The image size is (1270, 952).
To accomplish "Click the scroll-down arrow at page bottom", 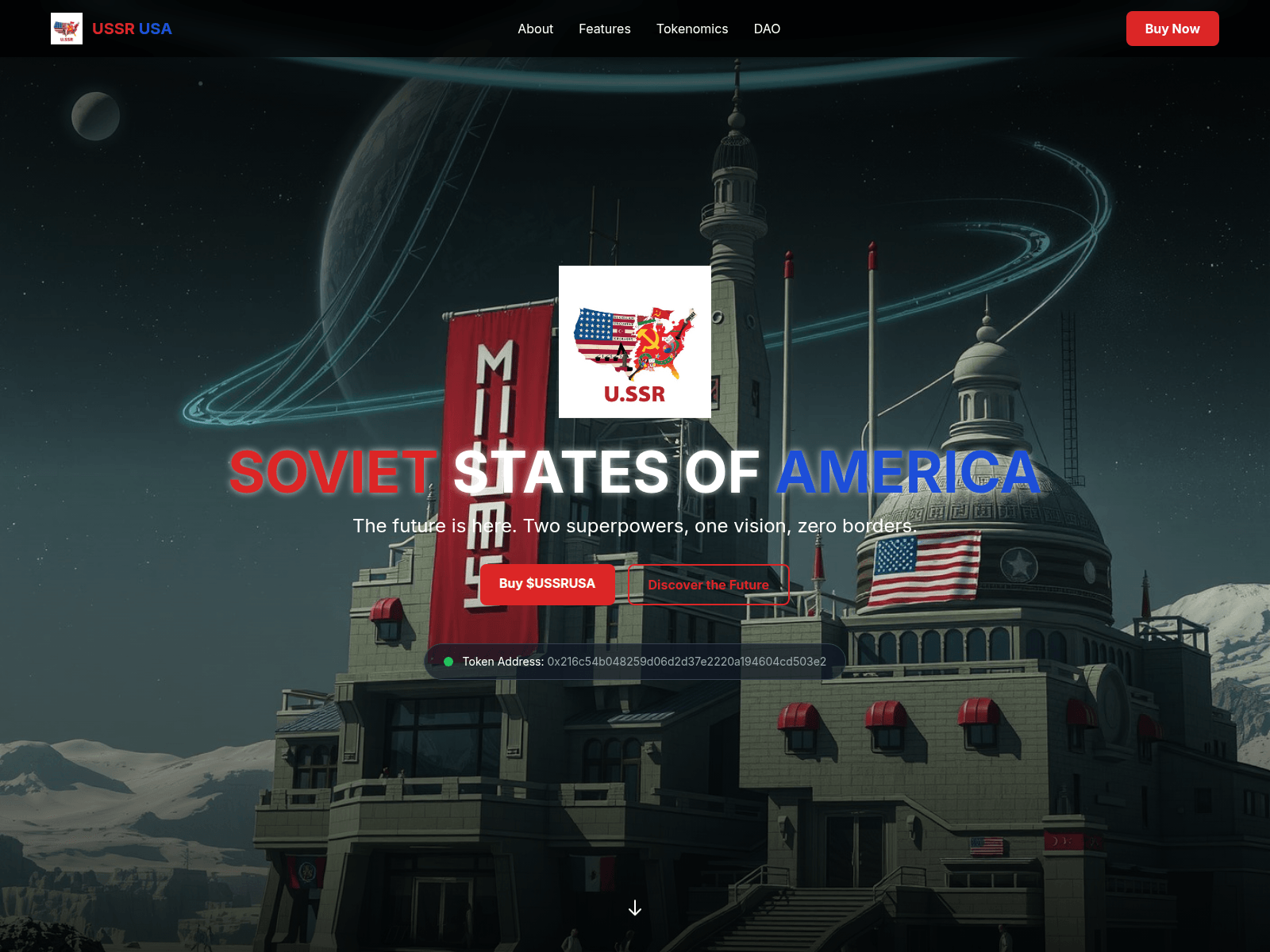I will pyautogui.click(x=635, y=908).
